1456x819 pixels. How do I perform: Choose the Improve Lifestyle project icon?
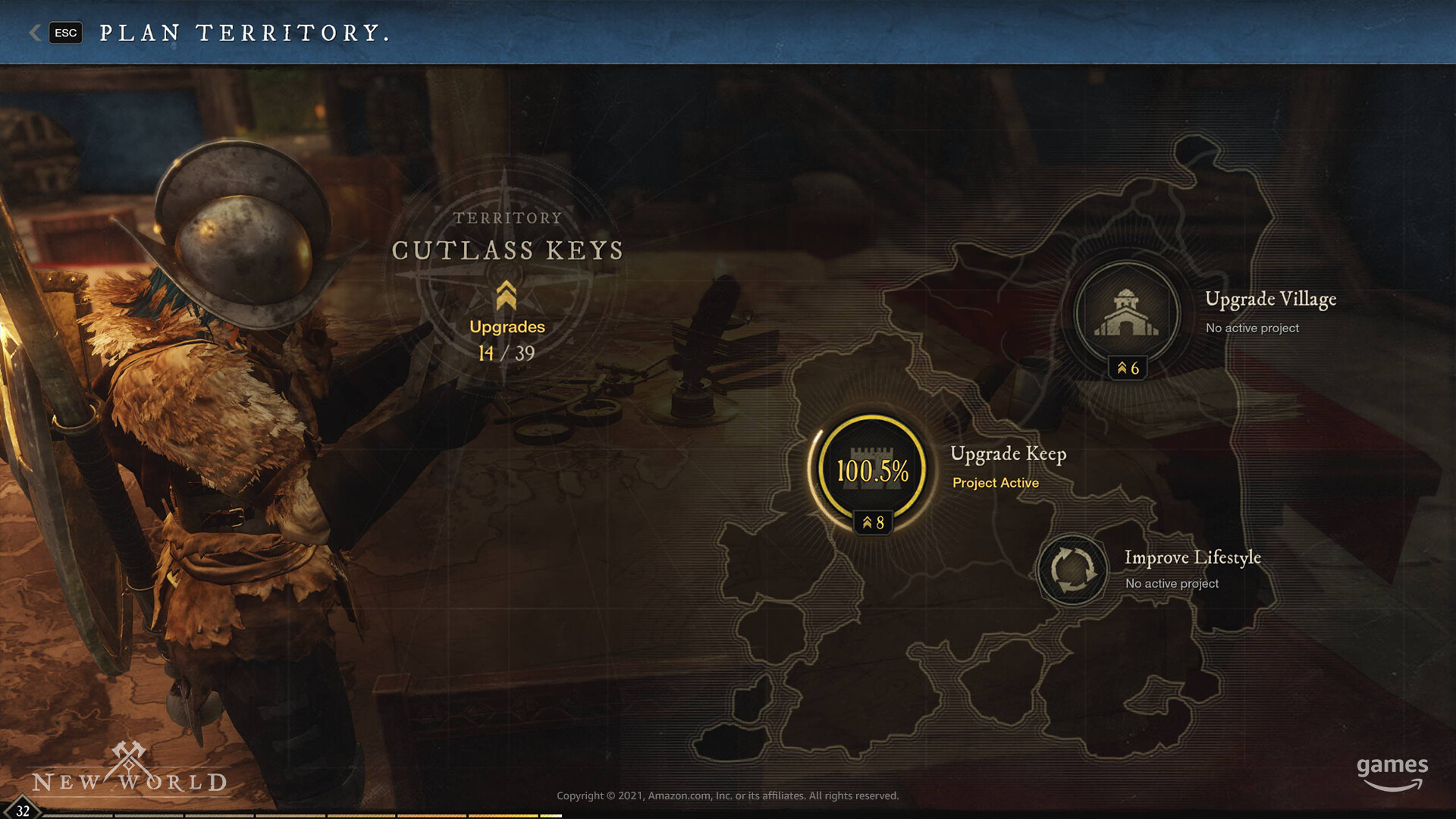(1072, 569)
